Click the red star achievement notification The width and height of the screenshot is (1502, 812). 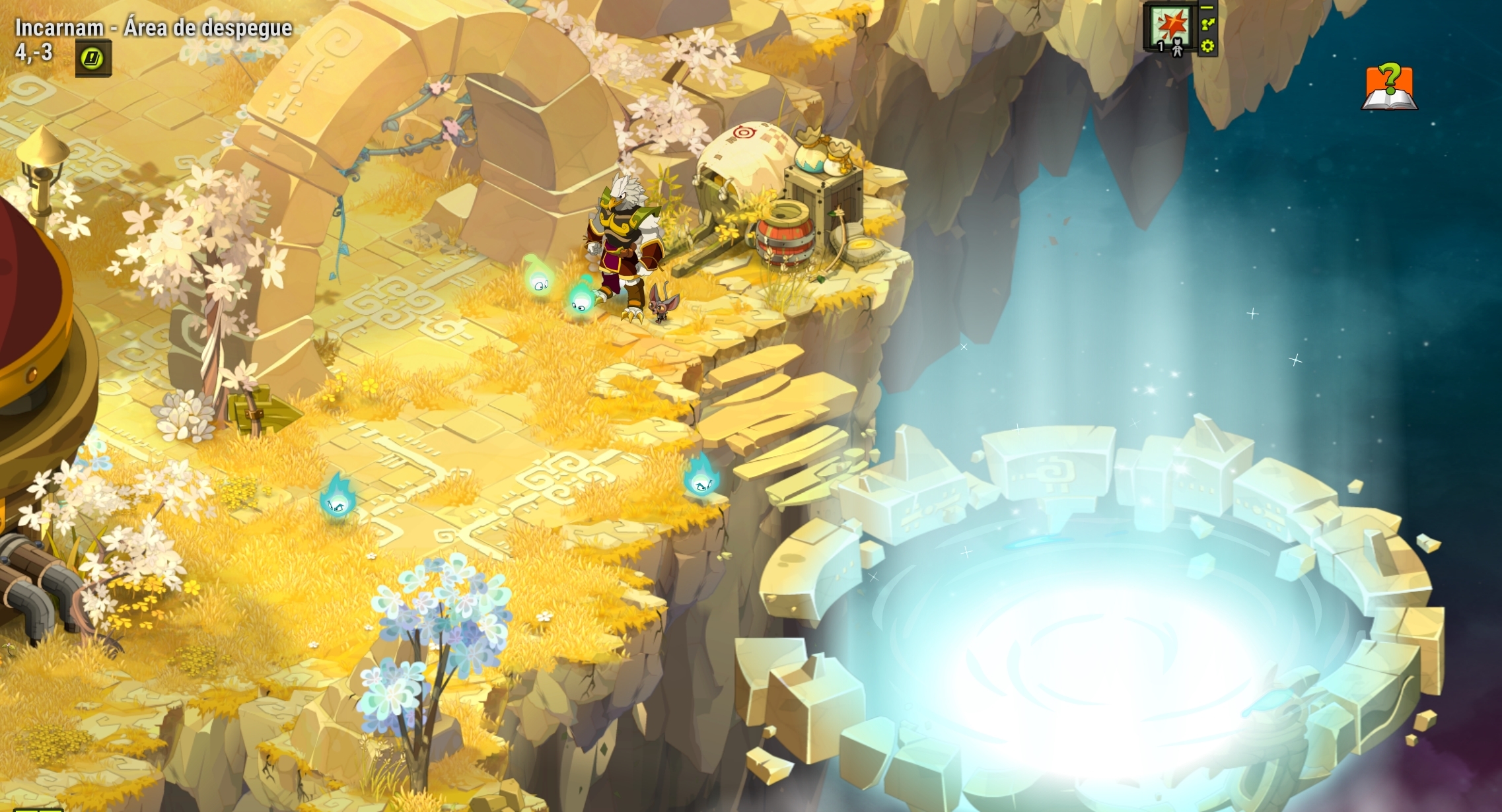[1173, 22]
